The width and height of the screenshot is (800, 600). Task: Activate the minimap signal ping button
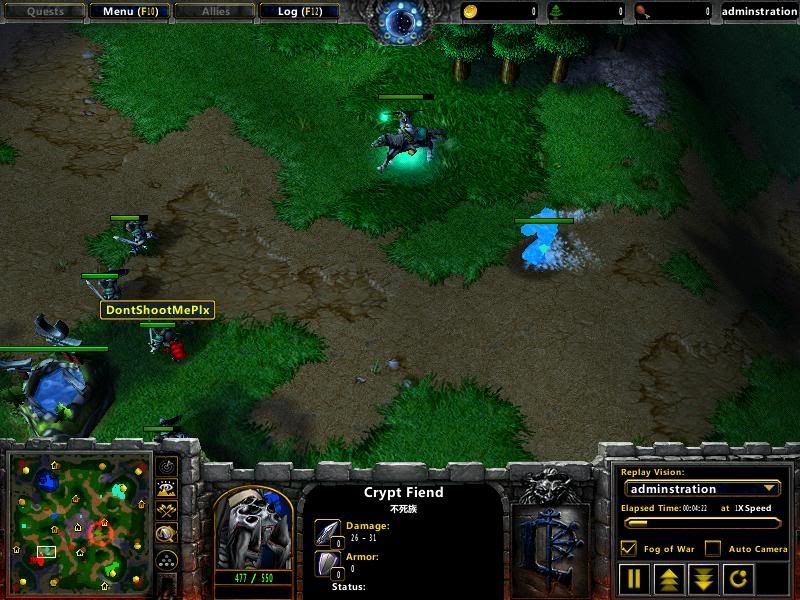click(167, 466)
